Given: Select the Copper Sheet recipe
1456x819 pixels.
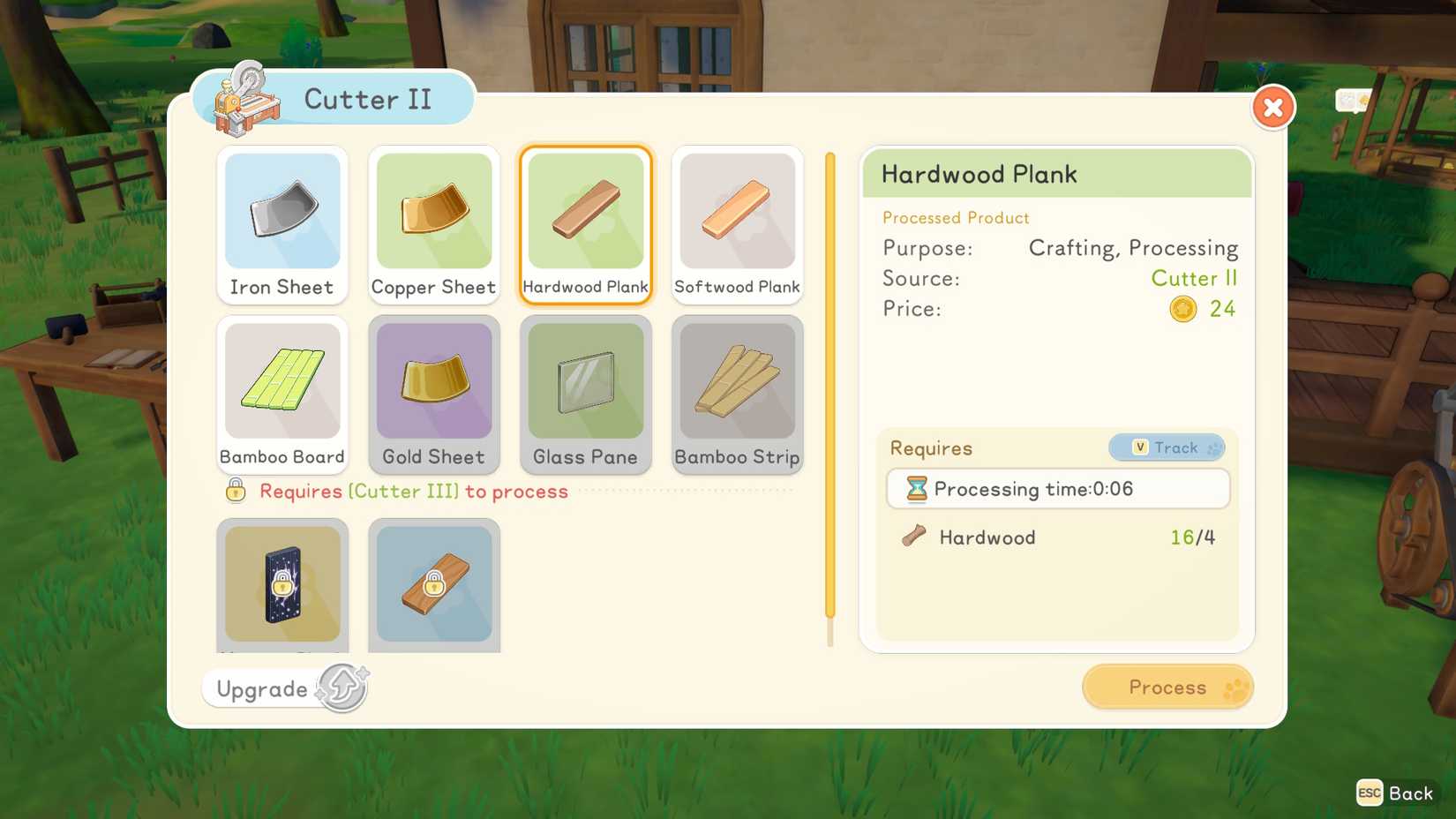Looking at the screenshot, I should (x=433, y=225).
